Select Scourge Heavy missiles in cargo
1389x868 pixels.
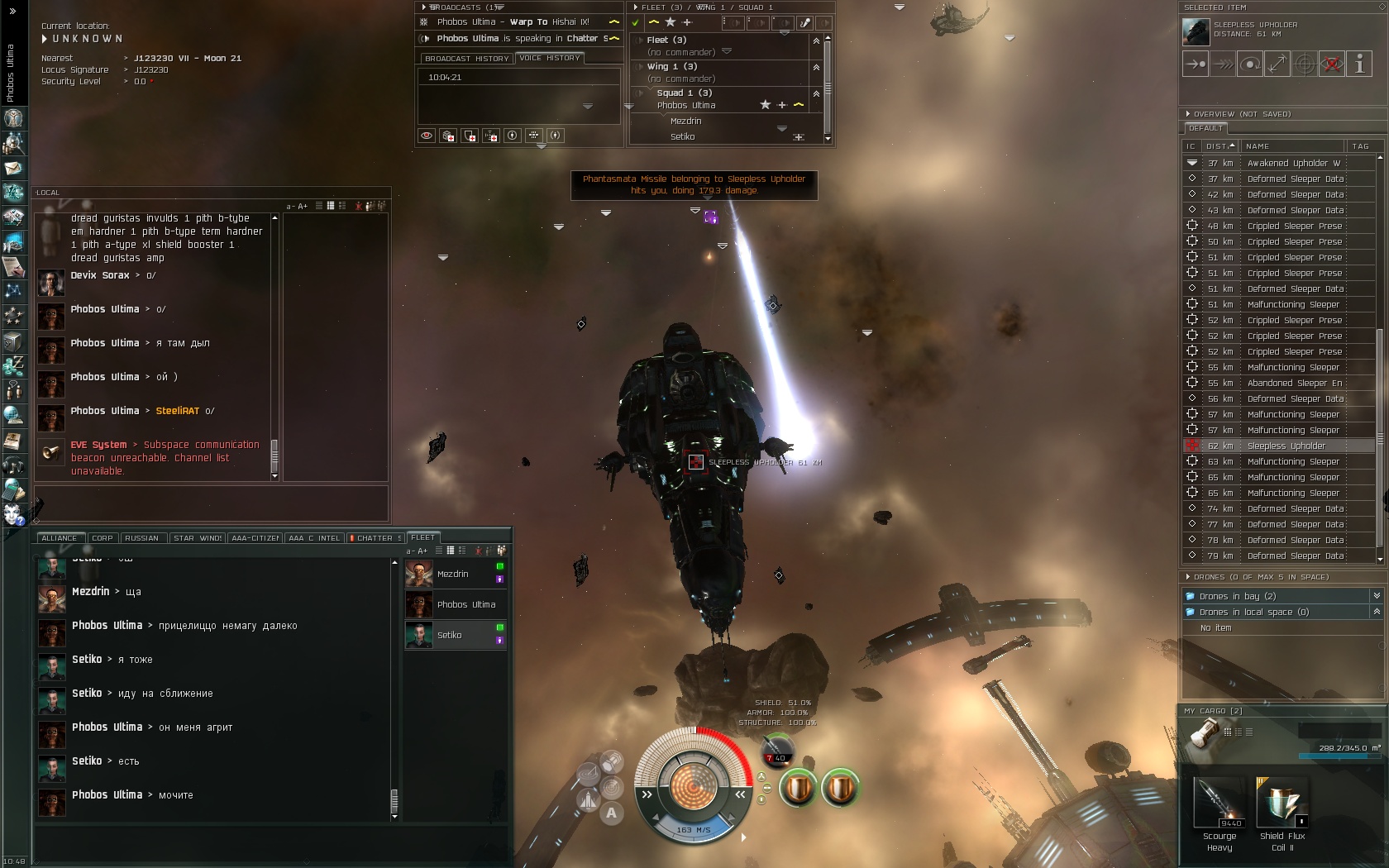pos(1219,803)
